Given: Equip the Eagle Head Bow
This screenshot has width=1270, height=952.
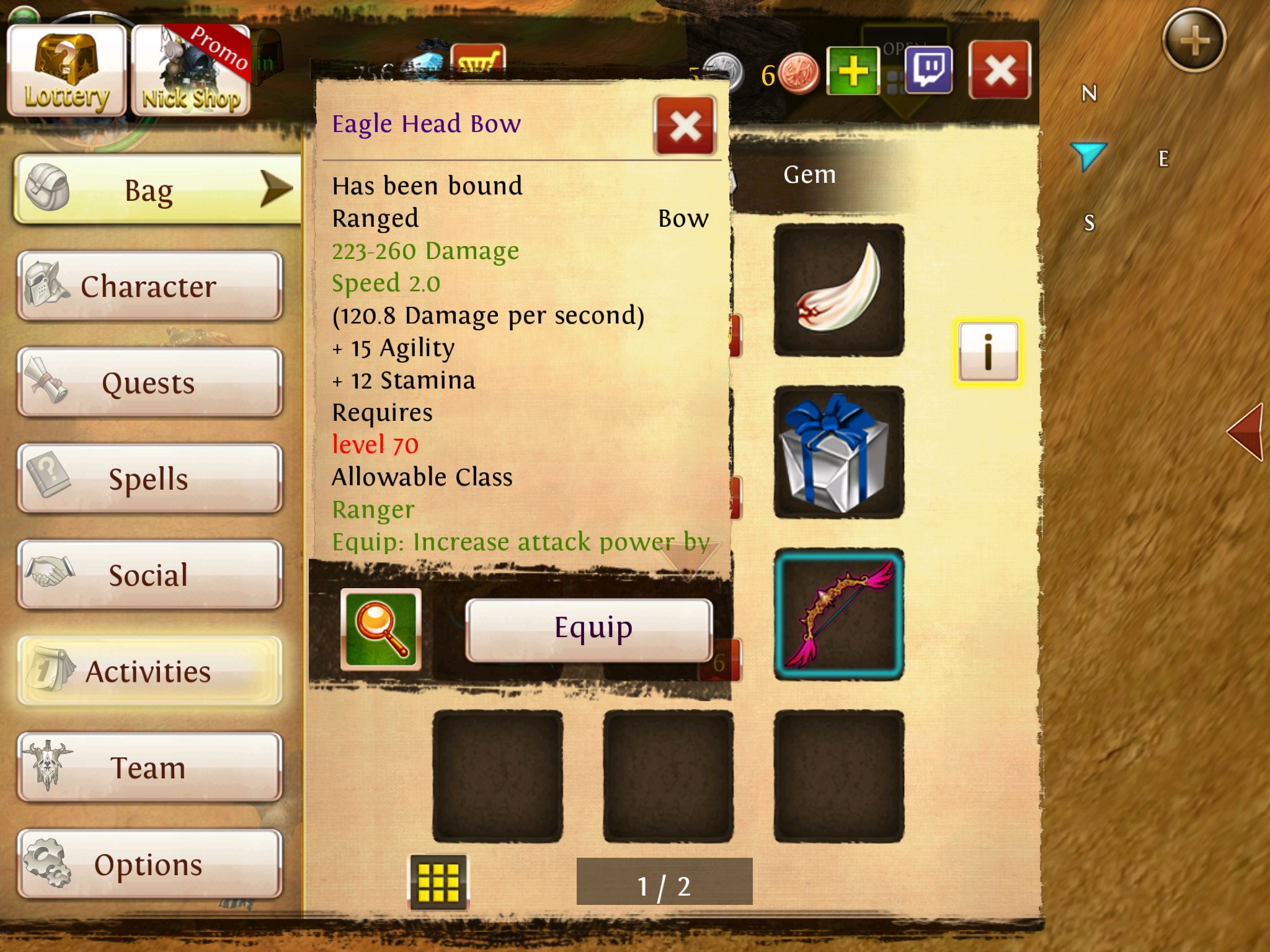Looking at the screenshot, I should (x=588, y=629).
